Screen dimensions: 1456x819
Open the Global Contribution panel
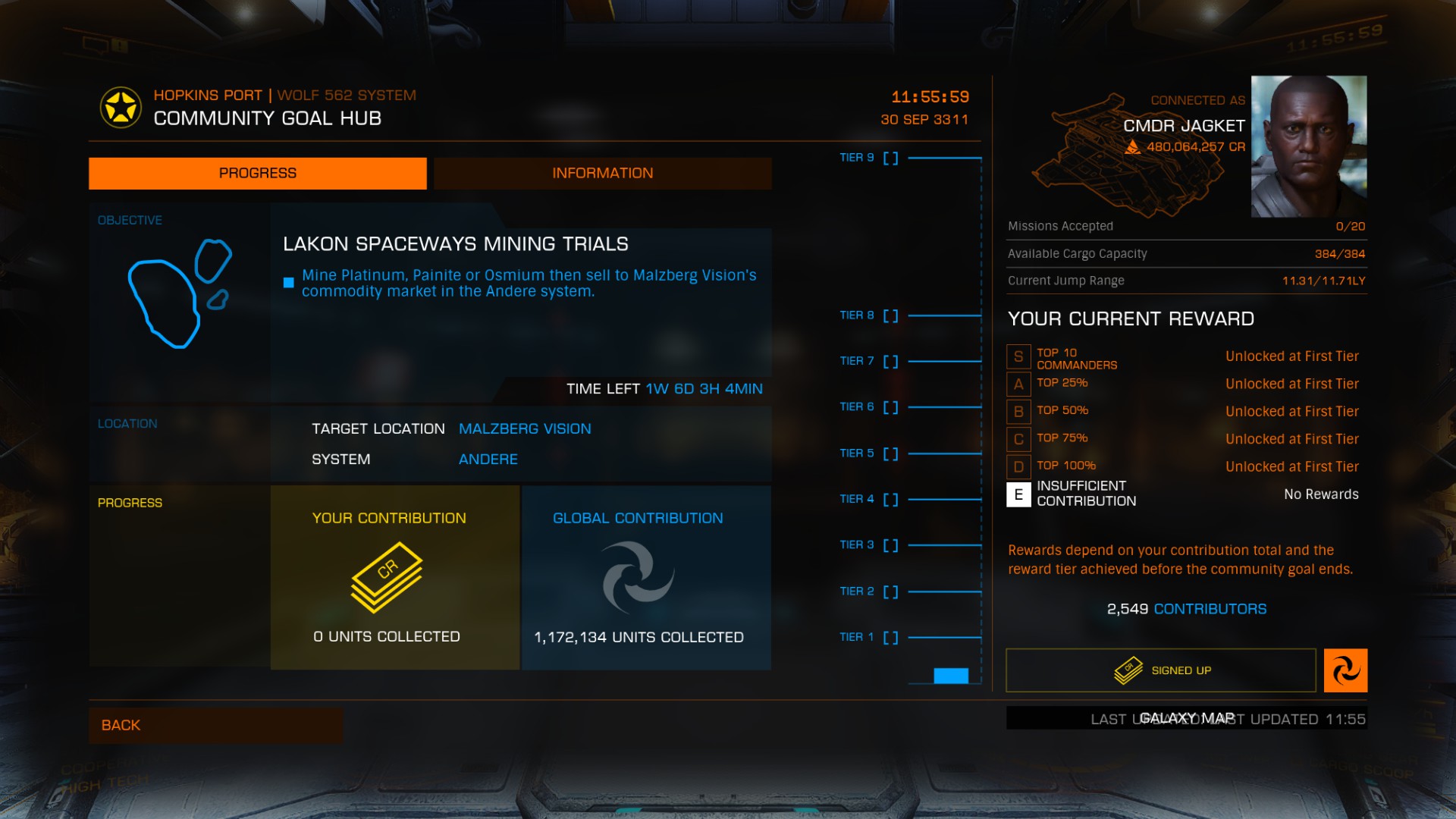tap(646, 577)
